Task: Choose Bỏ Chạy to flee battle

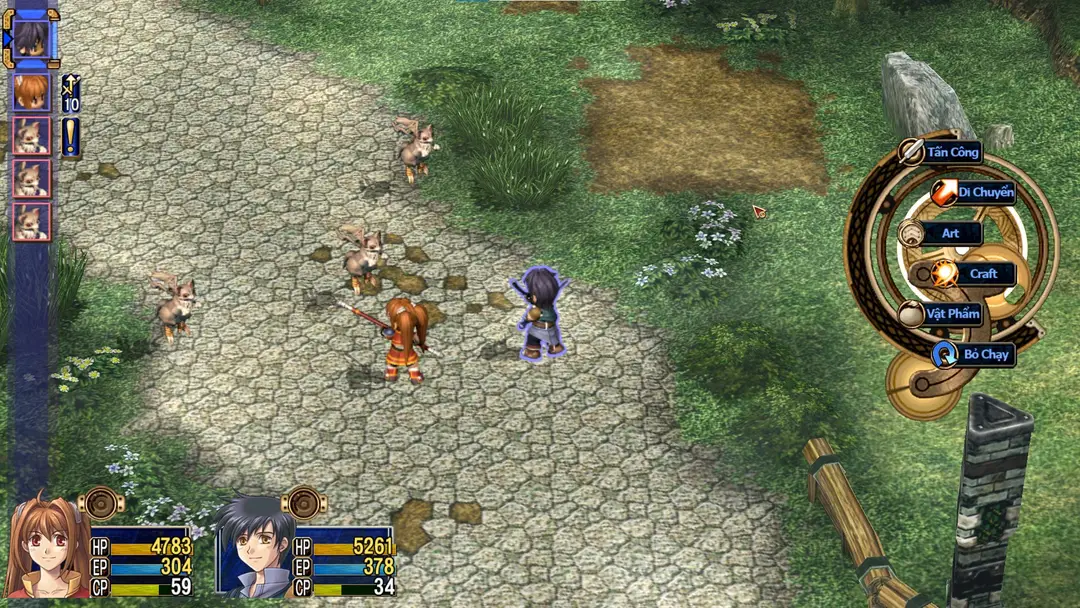Action: tap(984, 354)
